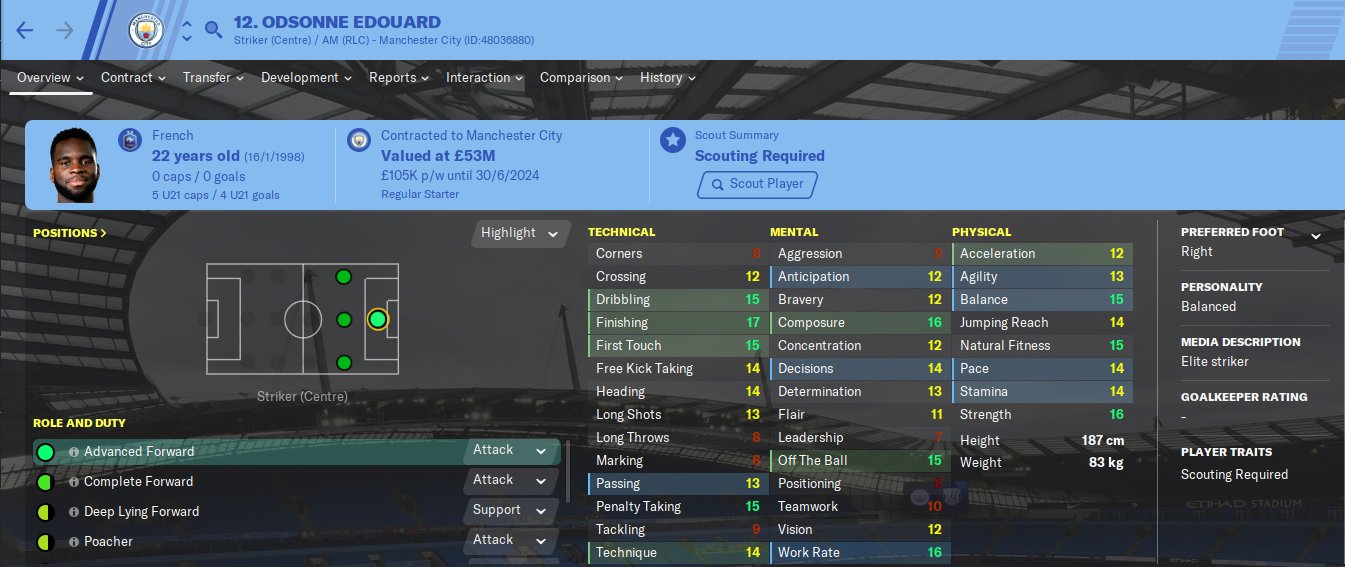The height and width of the screenshot is (567, 1345).
Task: Open the search magnifier icon
Action: pos(213,30)
